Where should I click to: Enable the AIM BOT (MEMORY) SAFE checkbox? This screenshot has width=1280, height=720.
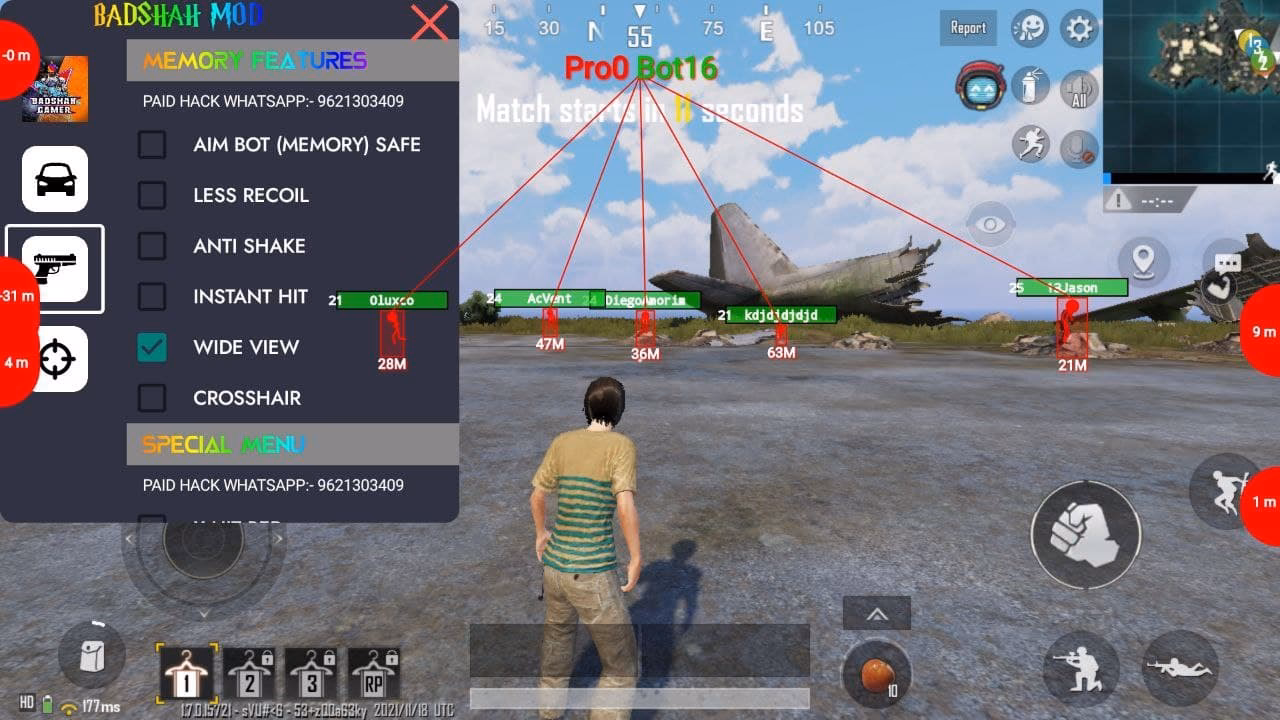[x=152, y=145]
